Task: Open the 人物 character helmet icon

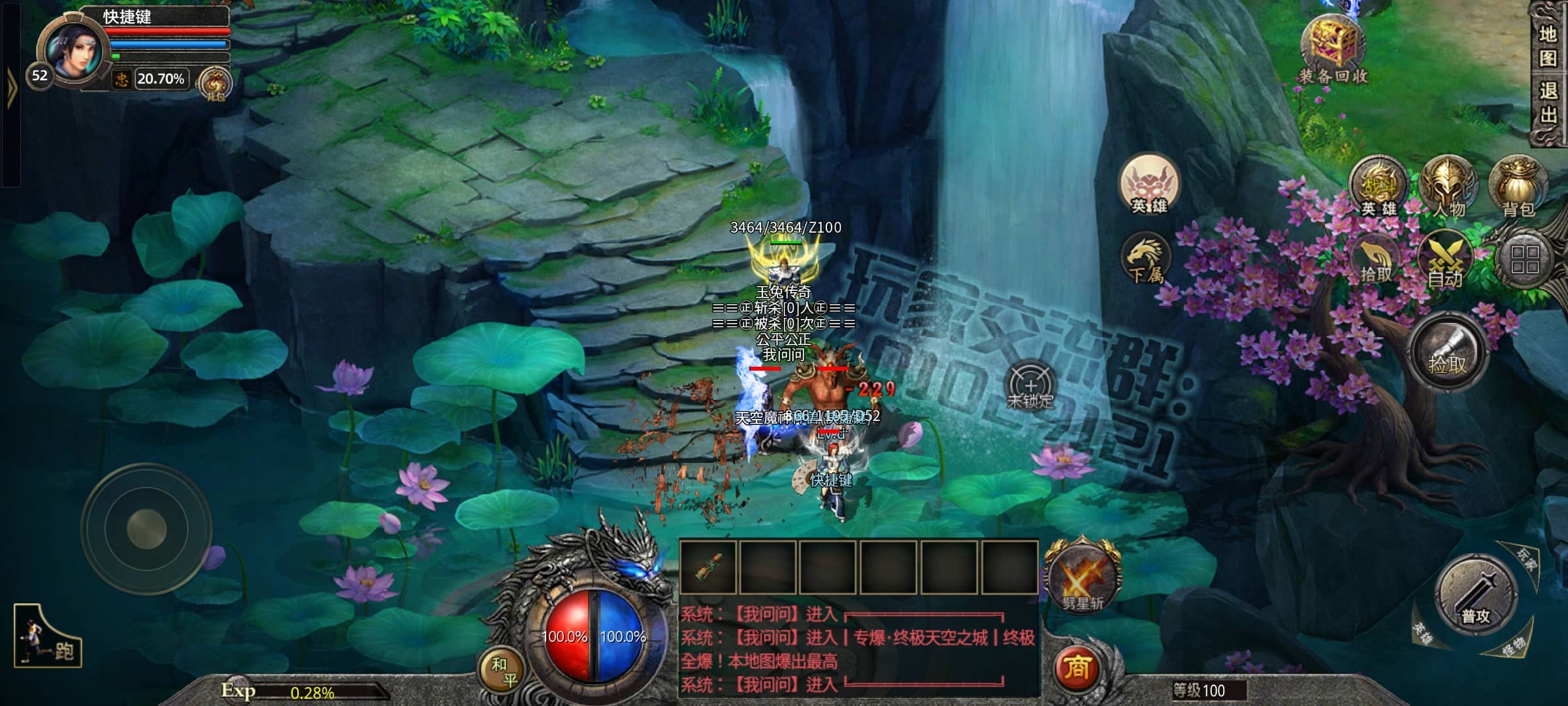Action: 1448,188
